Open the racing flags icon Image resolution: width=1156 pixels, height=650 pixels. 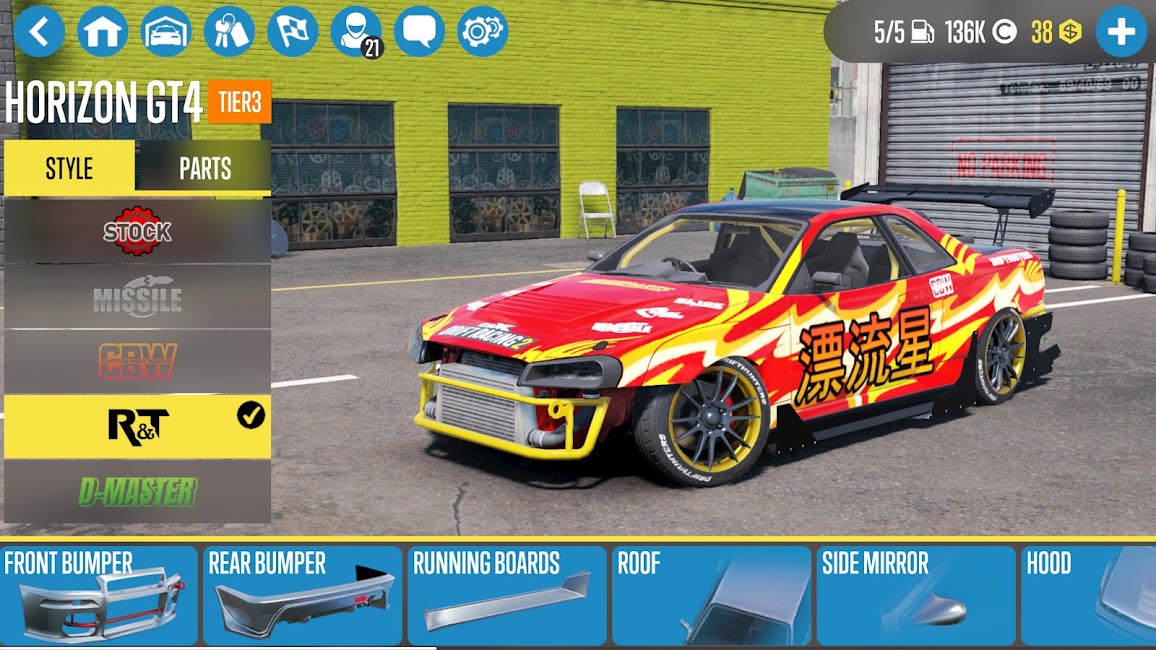(x=293, y=31)
